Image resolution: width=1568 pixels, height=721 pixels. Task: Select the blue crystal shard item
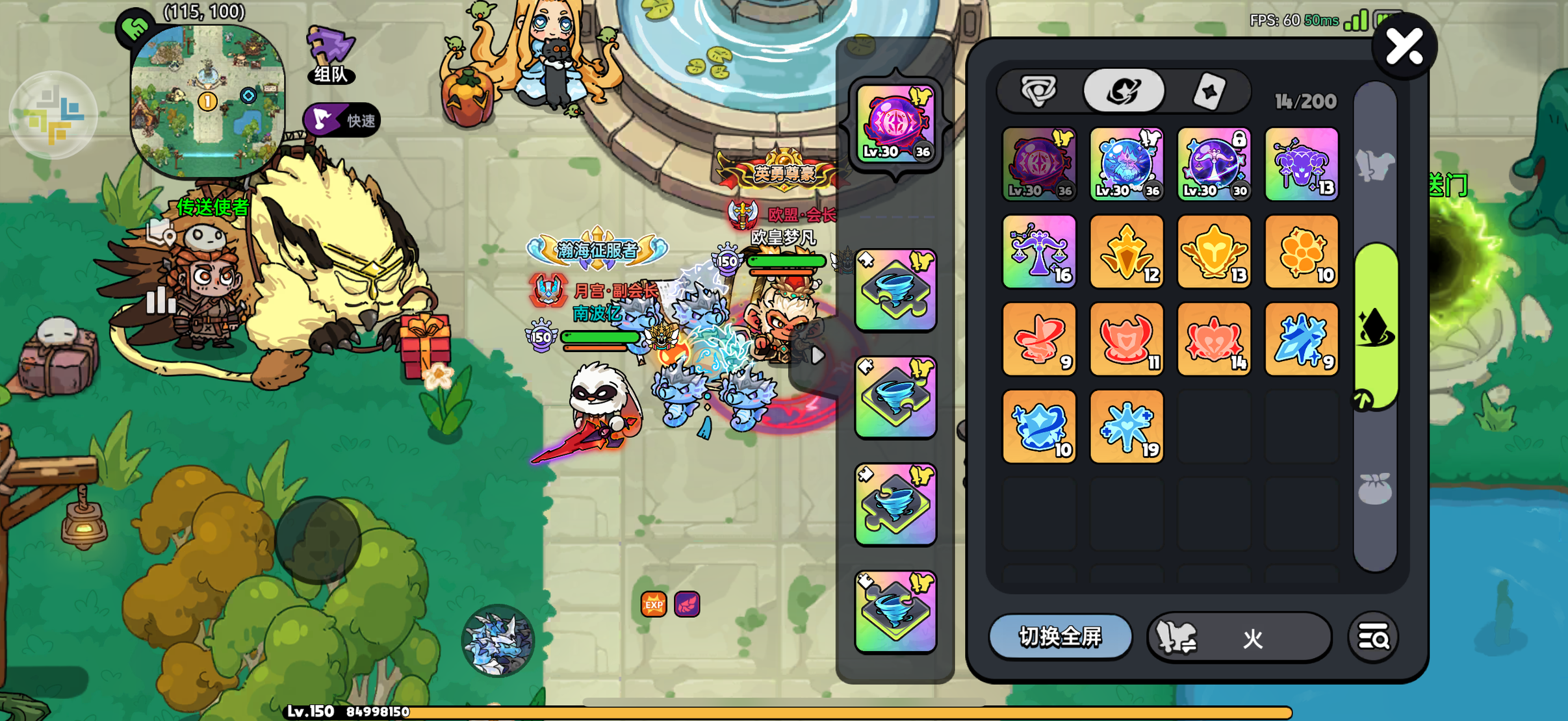[x=1302, y=339]
